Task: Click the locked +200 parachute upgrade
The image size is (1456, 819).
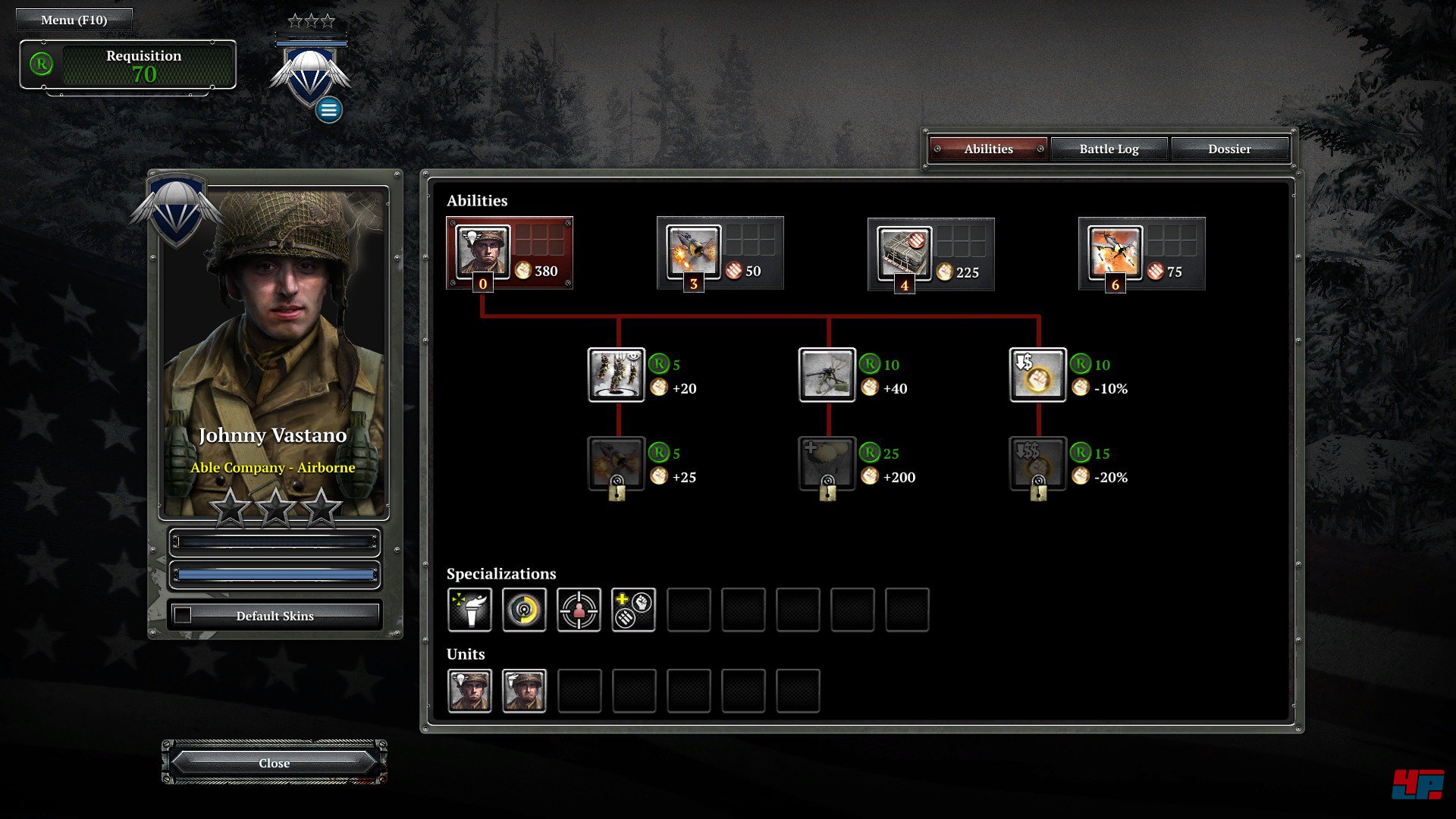Action: [x=827, y=463]
